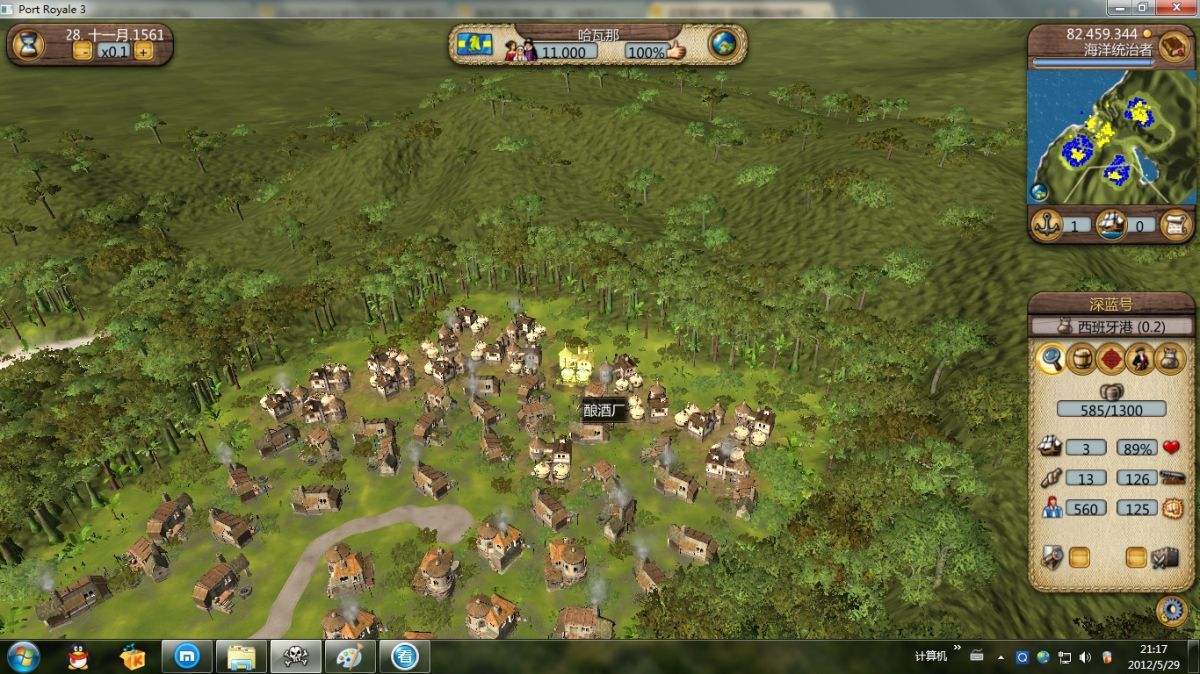Switch to the red compass seal tab
Viewport: 1200px width, 674px height.
[1111, 358]
